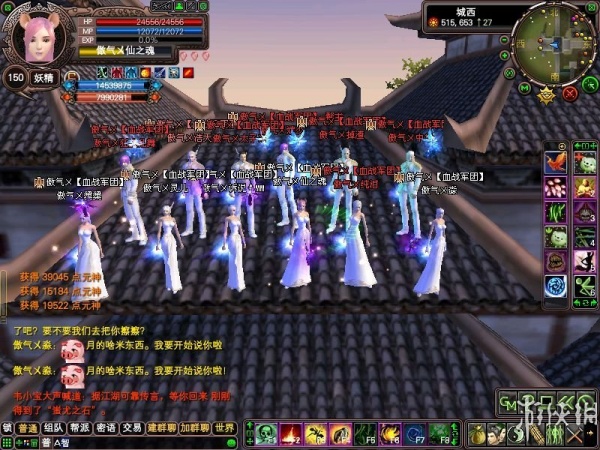Viewport: 600px width, 450px height.
Task: Click the 加群聊 join group button
Action: (x=195, y=428)
